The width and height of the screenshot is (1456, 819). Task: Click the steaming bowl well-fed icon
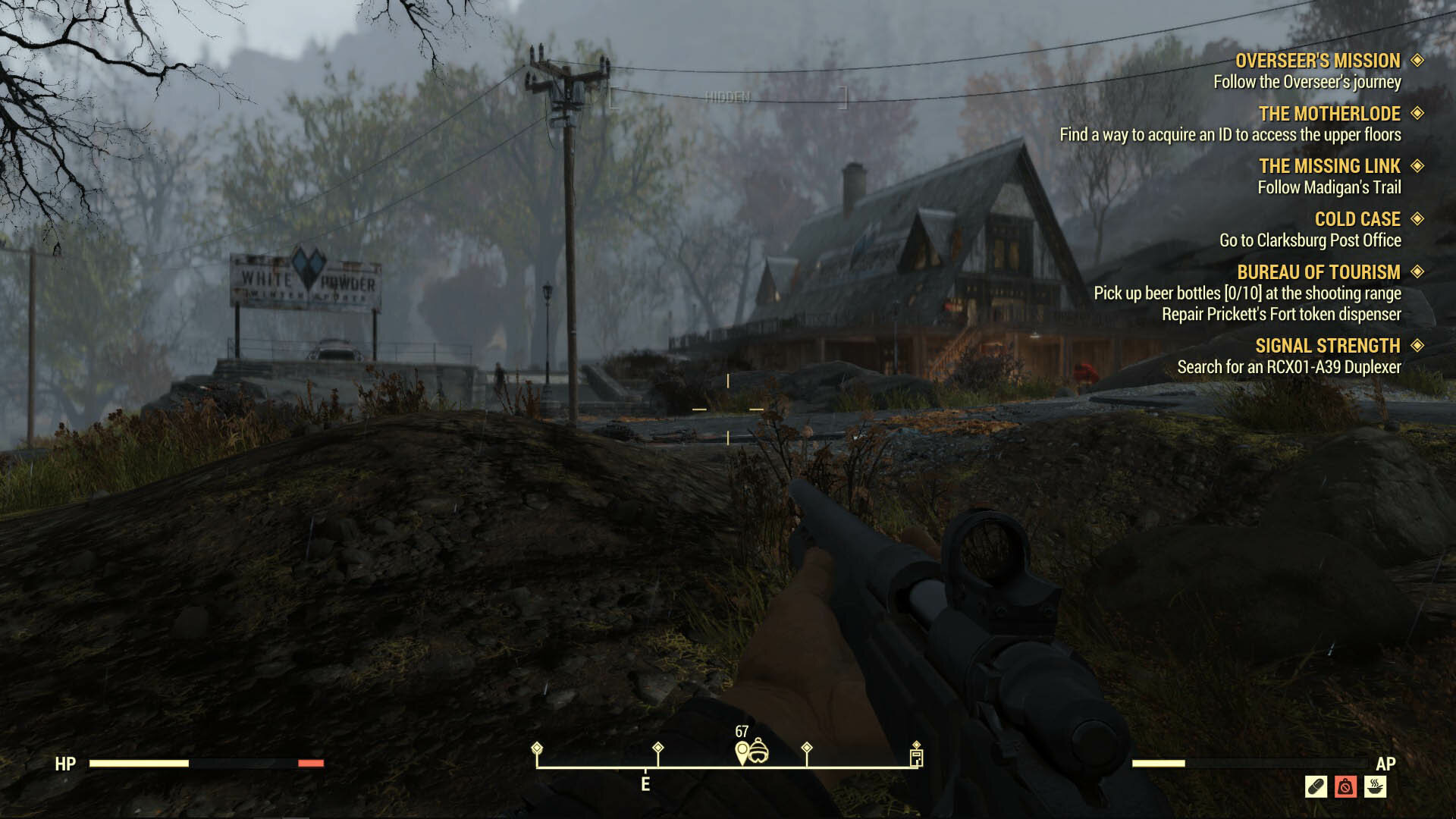coord(1375,786)
